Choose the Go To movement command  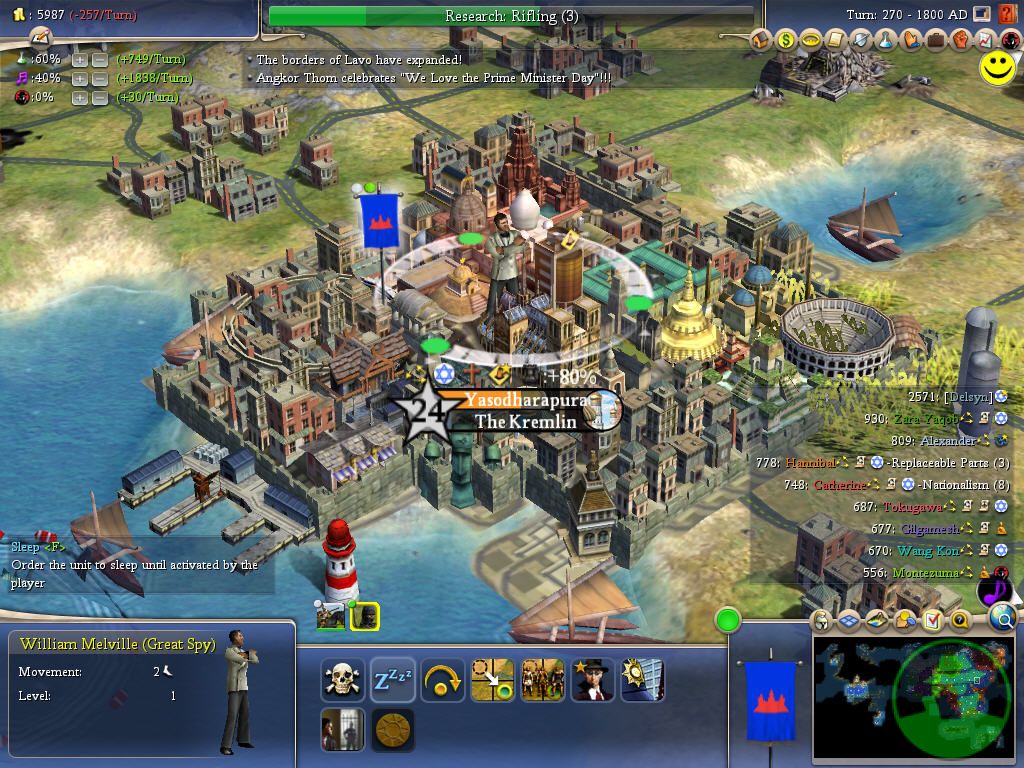[493, 679]
